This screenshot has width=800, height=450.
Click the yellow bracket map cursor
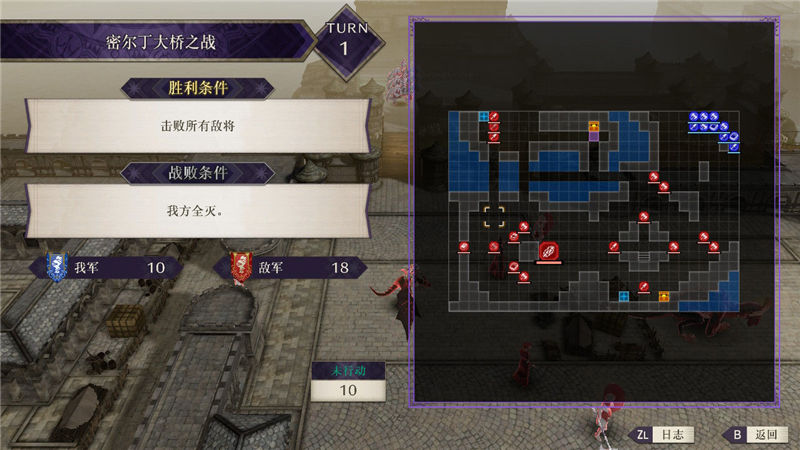pos(494,216)
